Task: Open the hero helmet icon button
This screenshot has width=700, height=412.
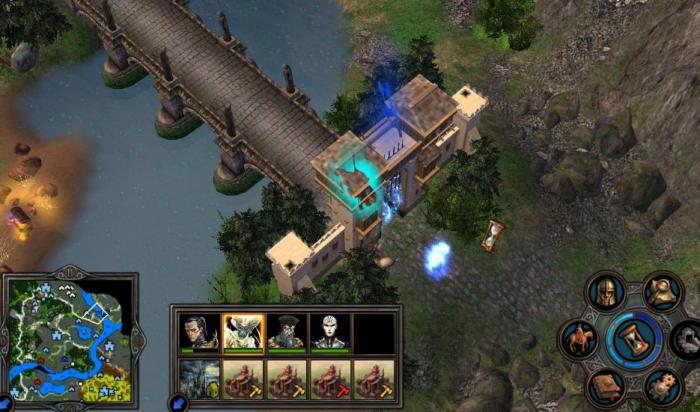Action: (x=606, y=292)
